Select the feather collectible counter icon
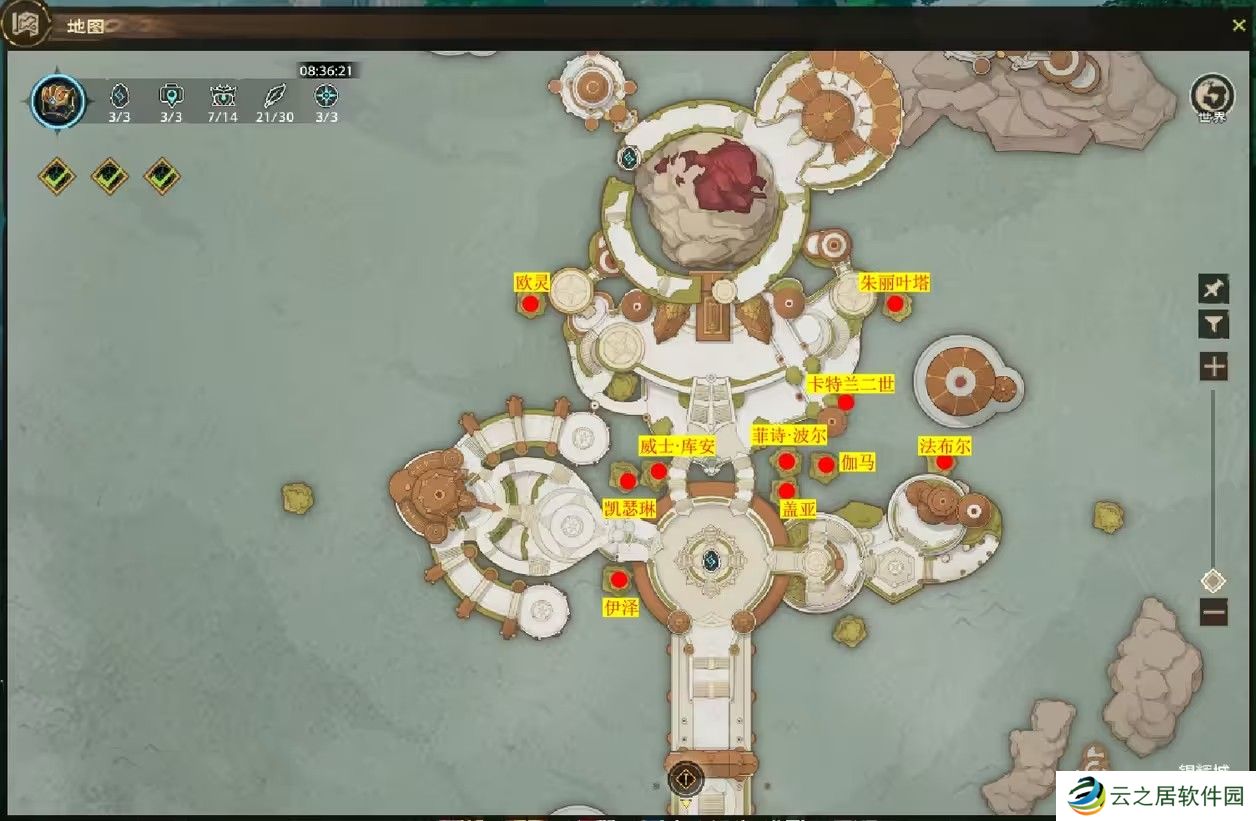This screenshot has width=1256, height=821. click(x=273, y=97)
